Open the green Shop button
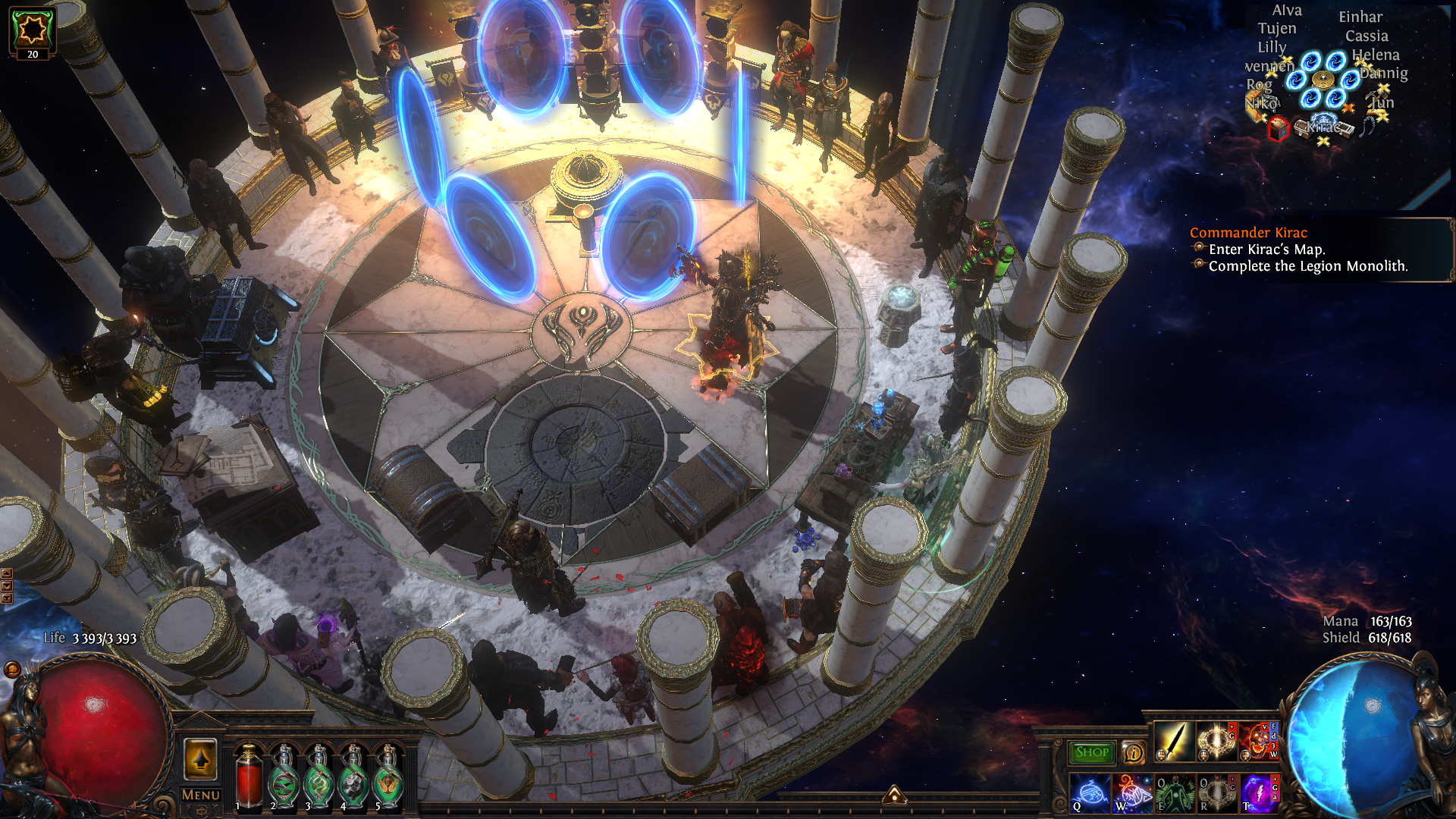1456x819 pixels. tap(1091, 752)
